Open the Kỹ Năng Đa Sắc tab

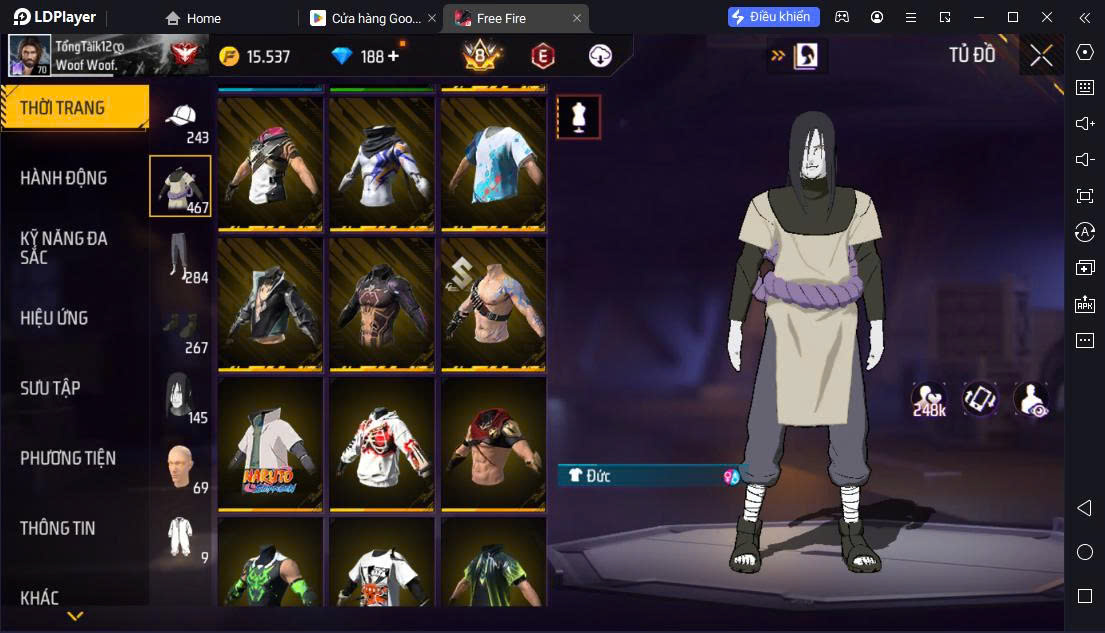tap(64, 247)
